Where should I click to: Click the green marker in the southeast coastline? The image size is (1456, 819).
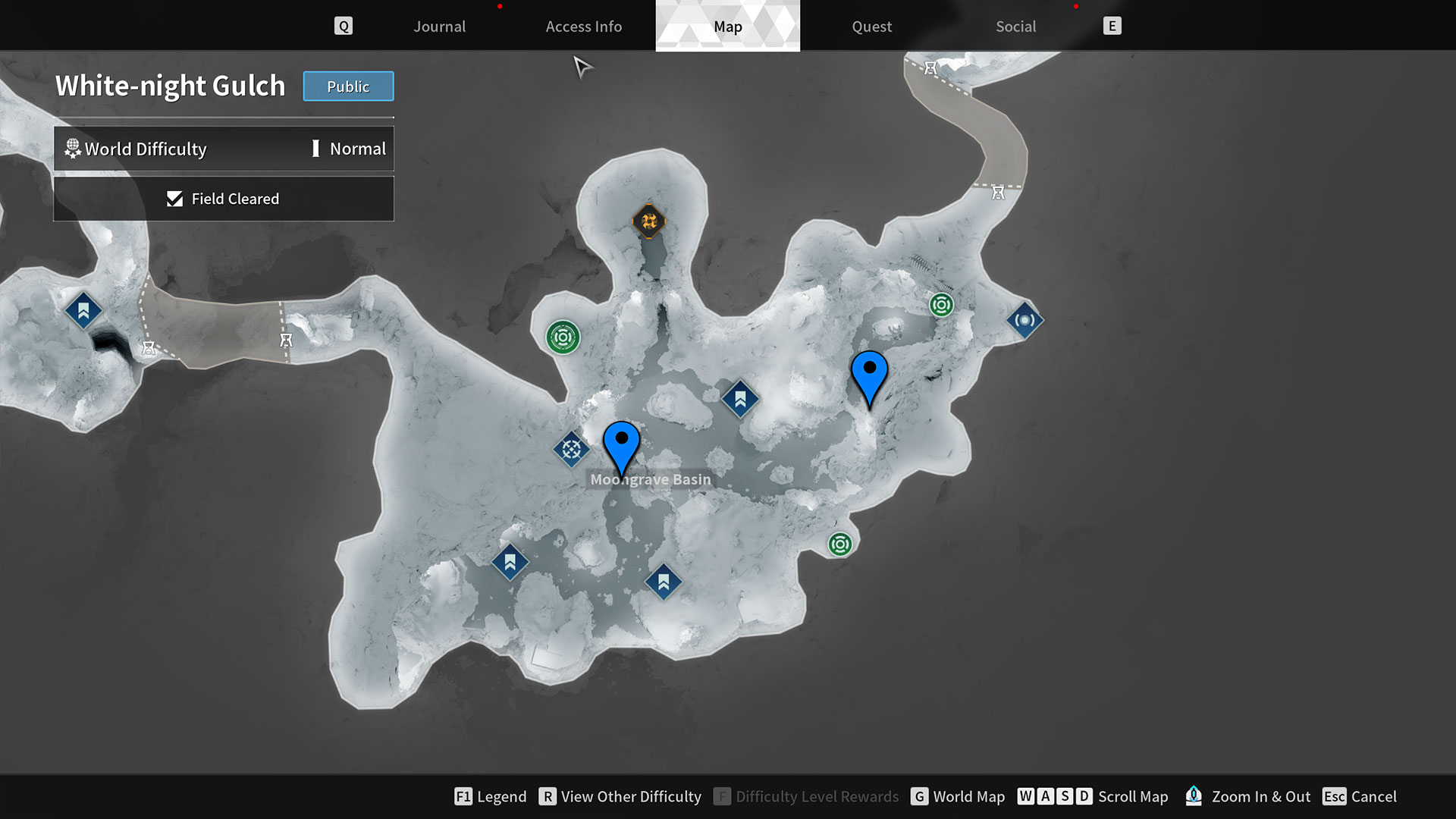840,544
